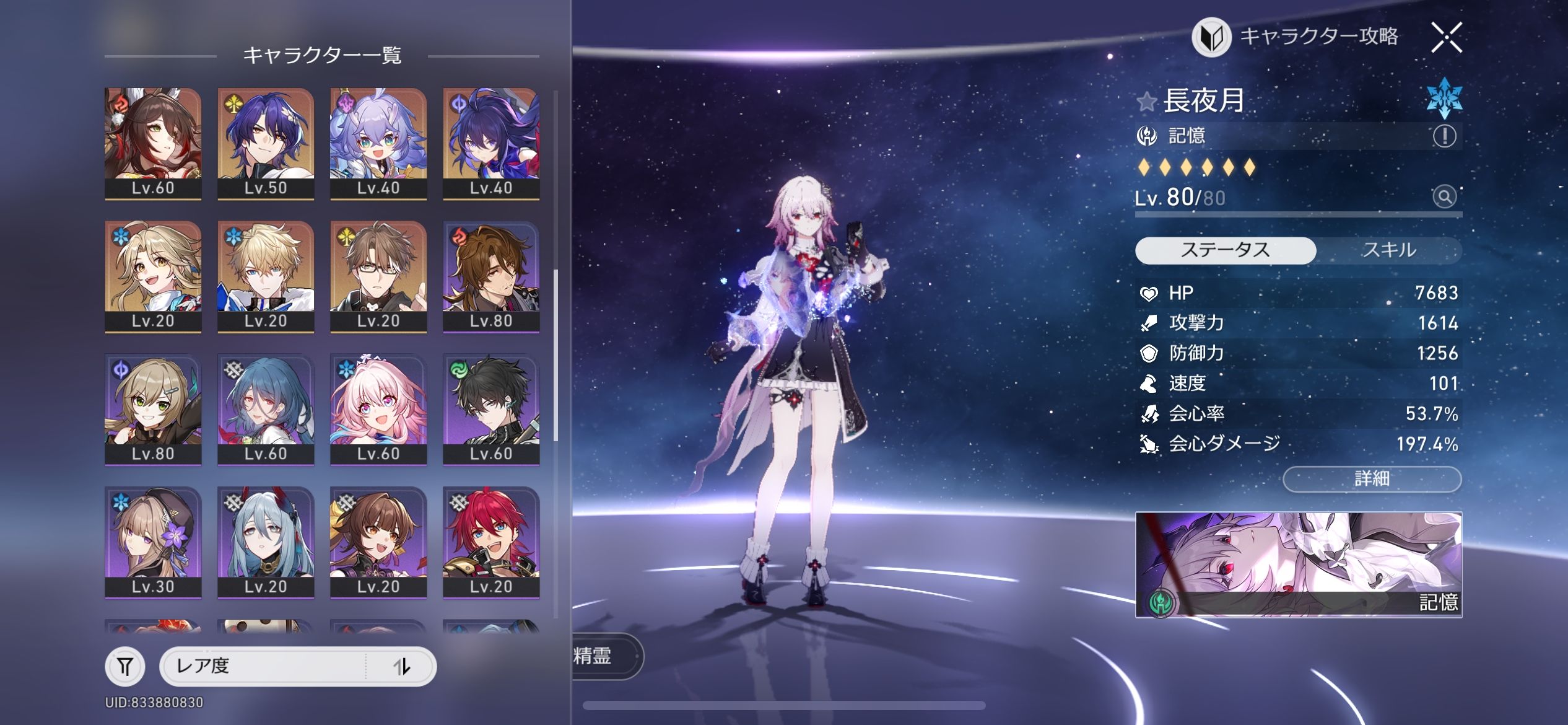The image size is (1568, 725).
Task: Select the pink-haired Lv.60 character portrait
Action: (378, 409)
